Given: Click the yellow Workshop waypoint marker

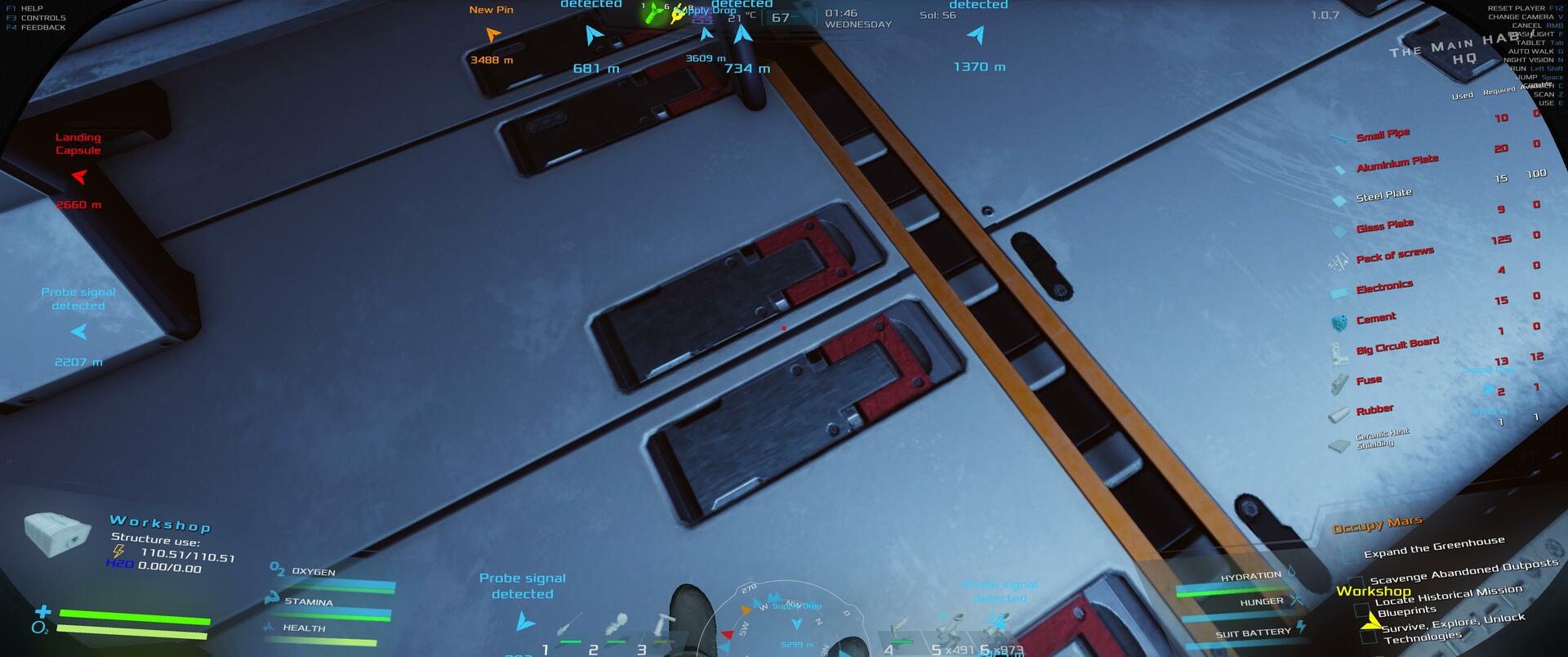Looking at the screenshot, I should click(1370, 622).
